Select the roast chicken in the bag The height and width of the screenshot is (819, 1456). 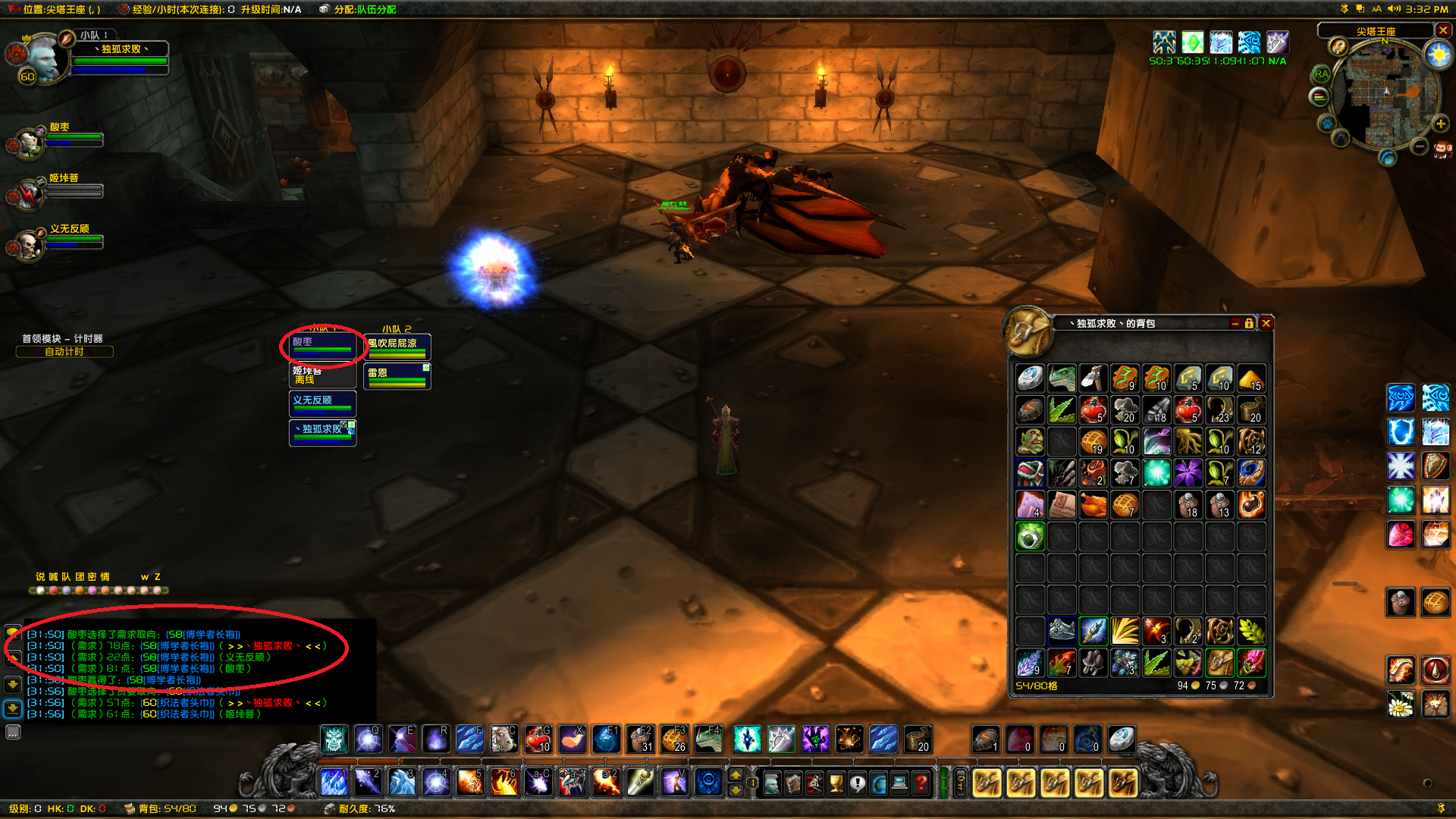(x=1094, y=504)
